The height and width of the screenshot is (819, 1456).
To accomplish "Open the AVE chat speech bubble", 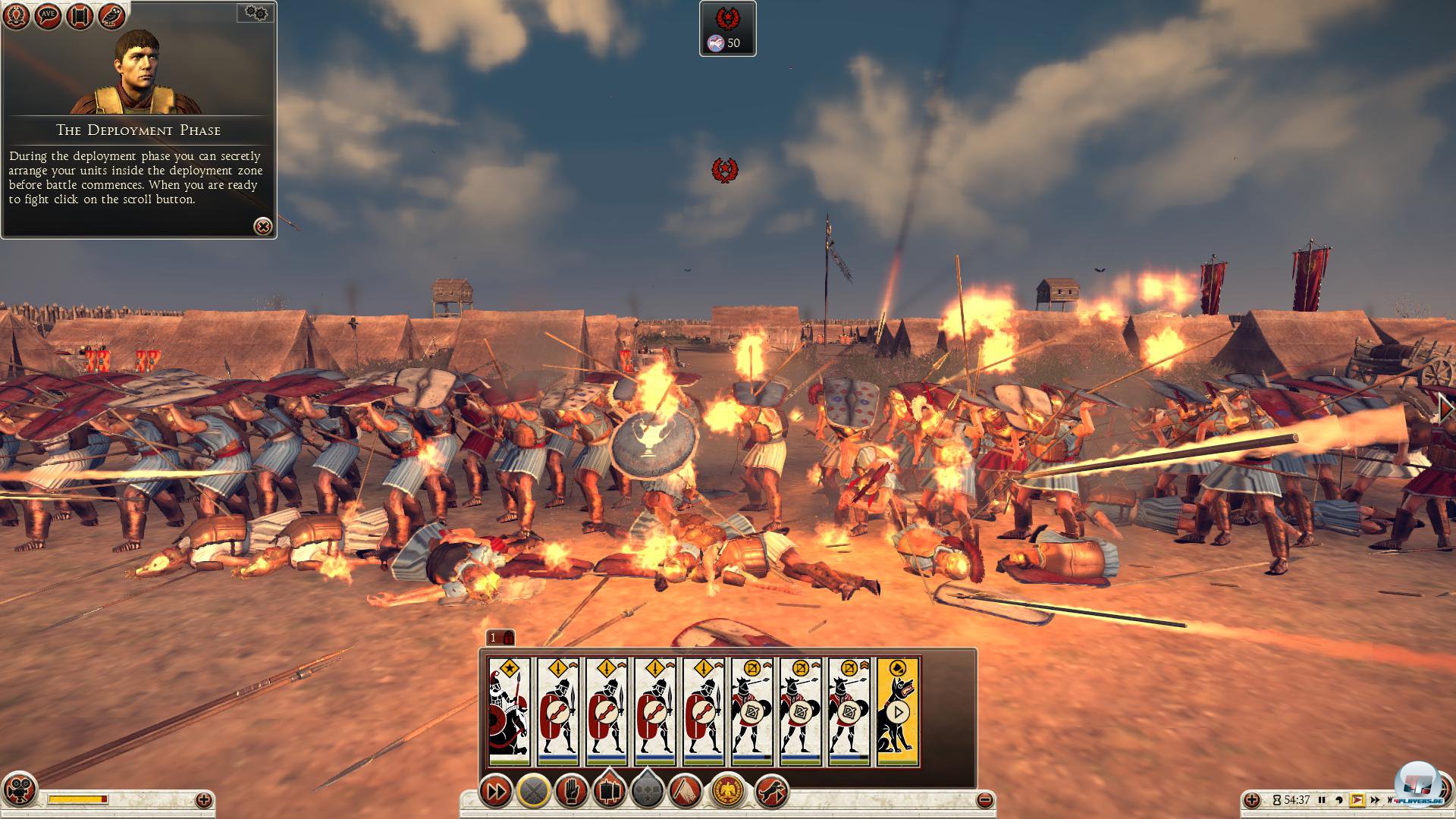I will tap(48, 17).
